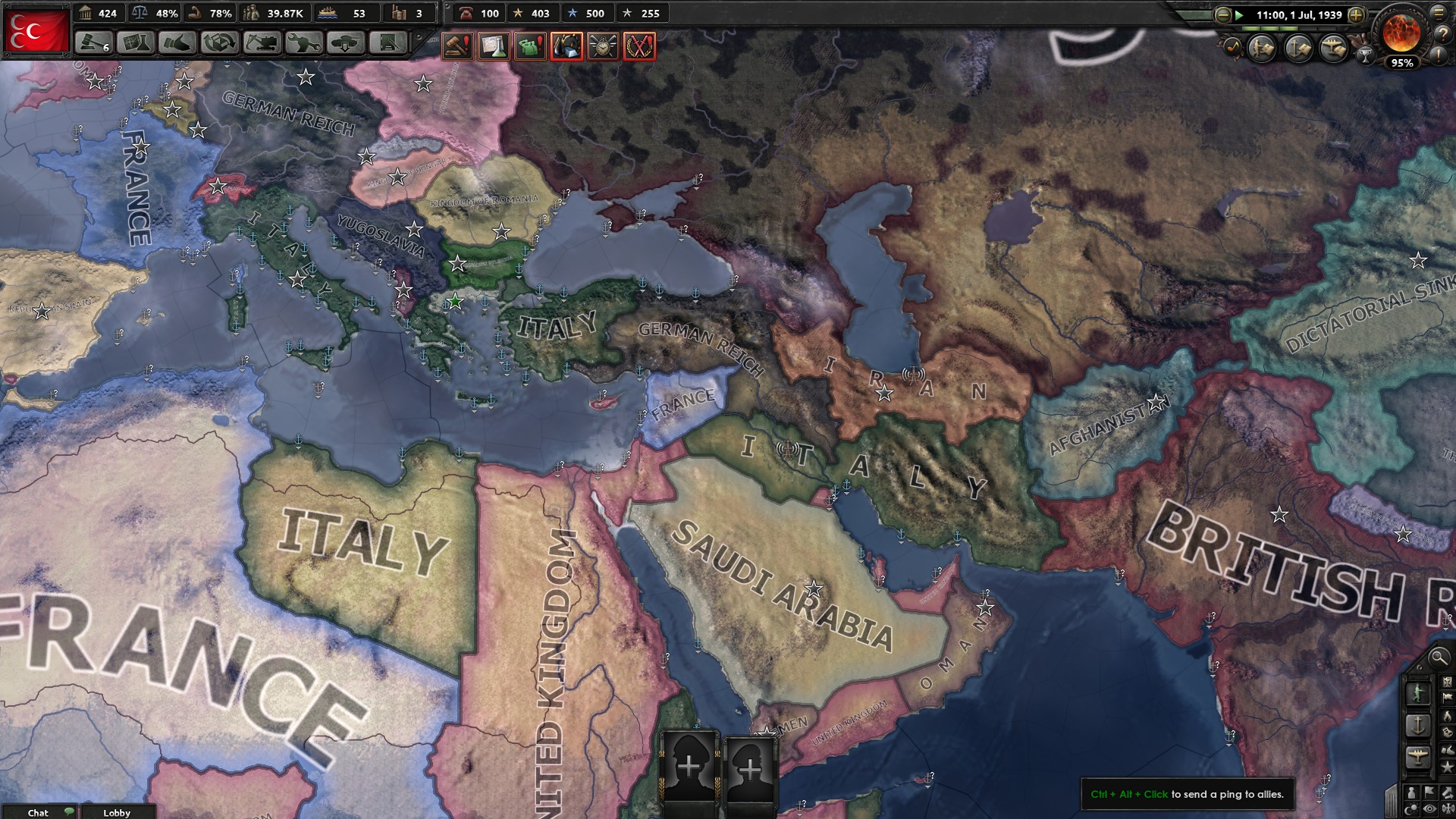The height and width of the screenshot is (819, 1456).
Task: Toggle day-night view on the map
Action: 1412,808
